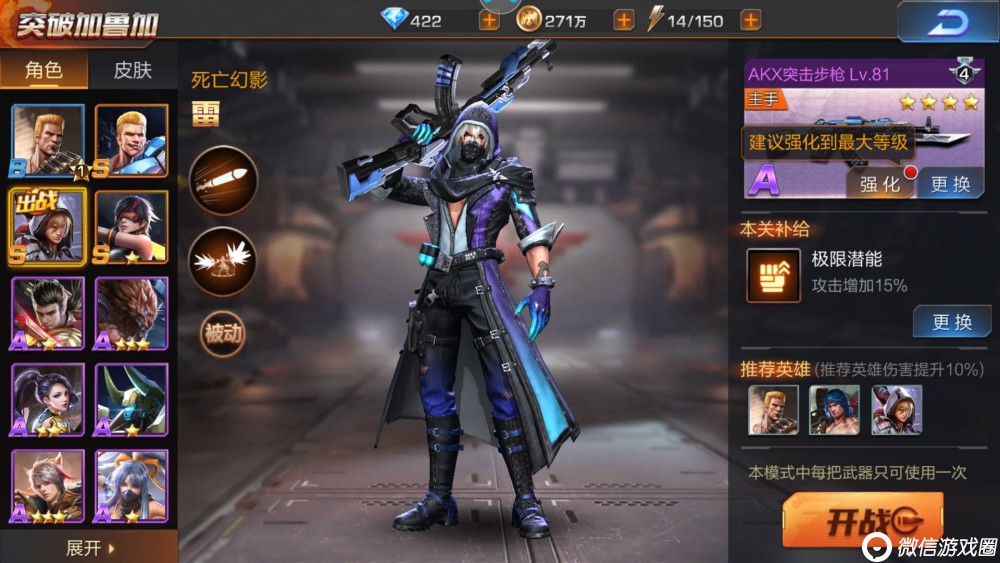Click the 极限潜能 fist supply icon
The image size is (1000, 563).
click(x=774, y=276)
